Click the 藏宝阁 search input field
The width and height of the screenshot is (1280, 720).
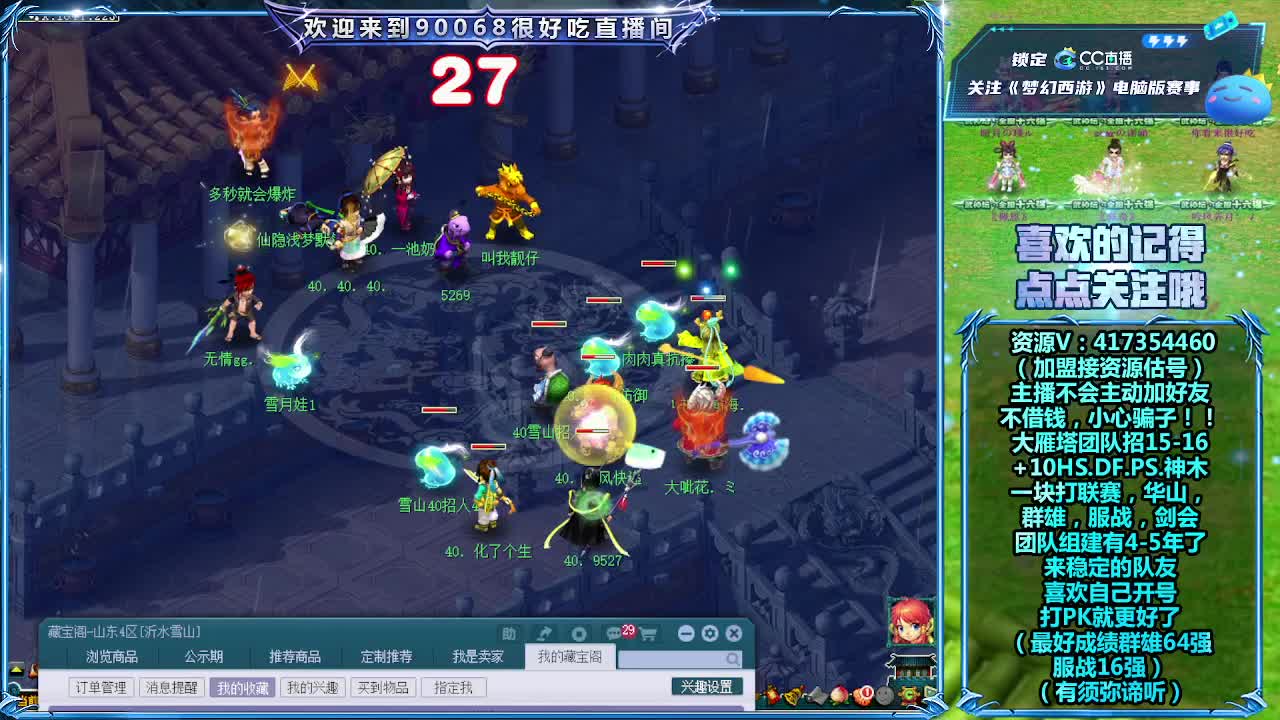tap(680, 661)
